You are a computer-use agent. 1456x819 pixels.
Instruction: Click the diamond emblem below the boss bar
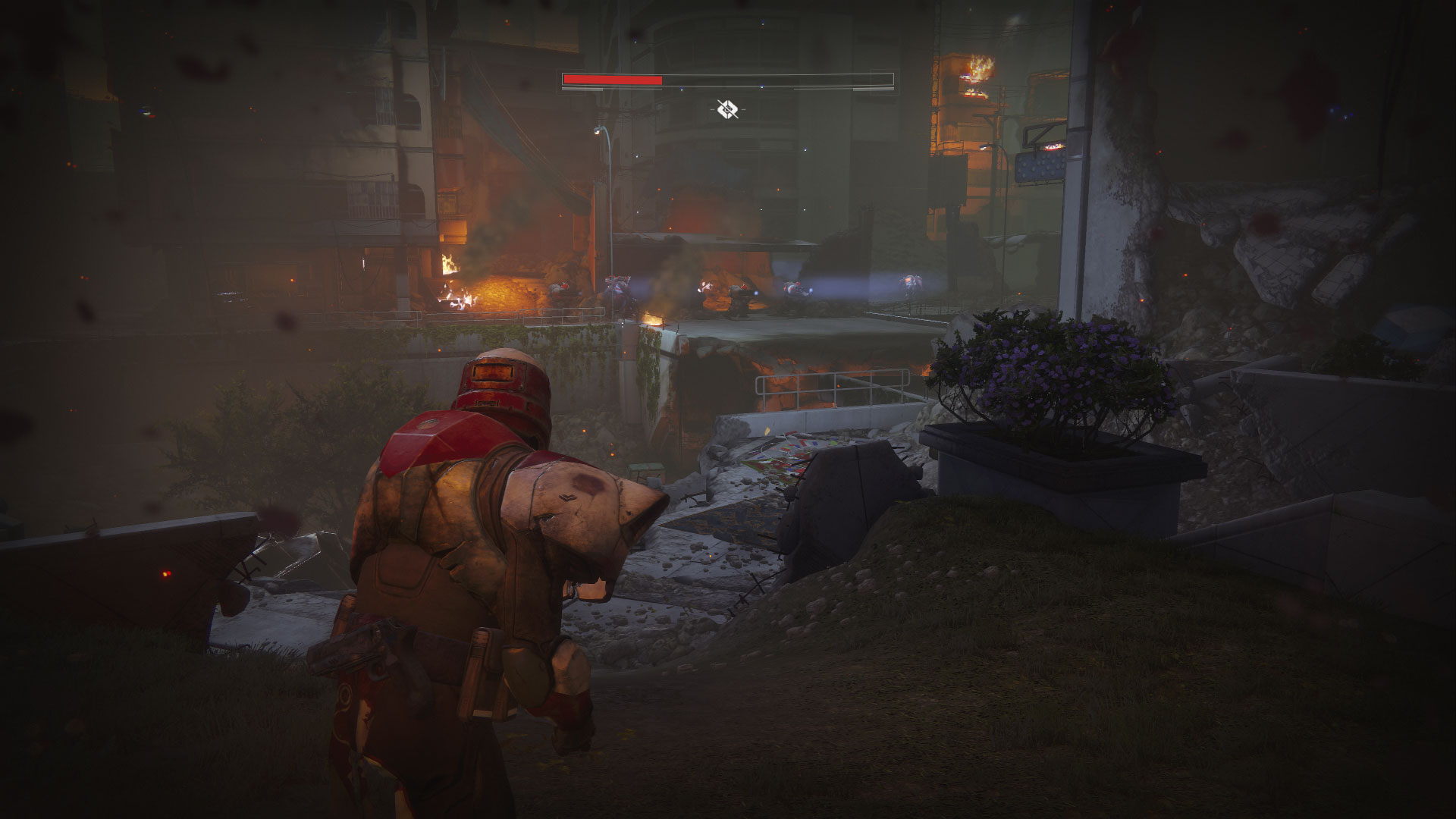click(x=727, y=110)
